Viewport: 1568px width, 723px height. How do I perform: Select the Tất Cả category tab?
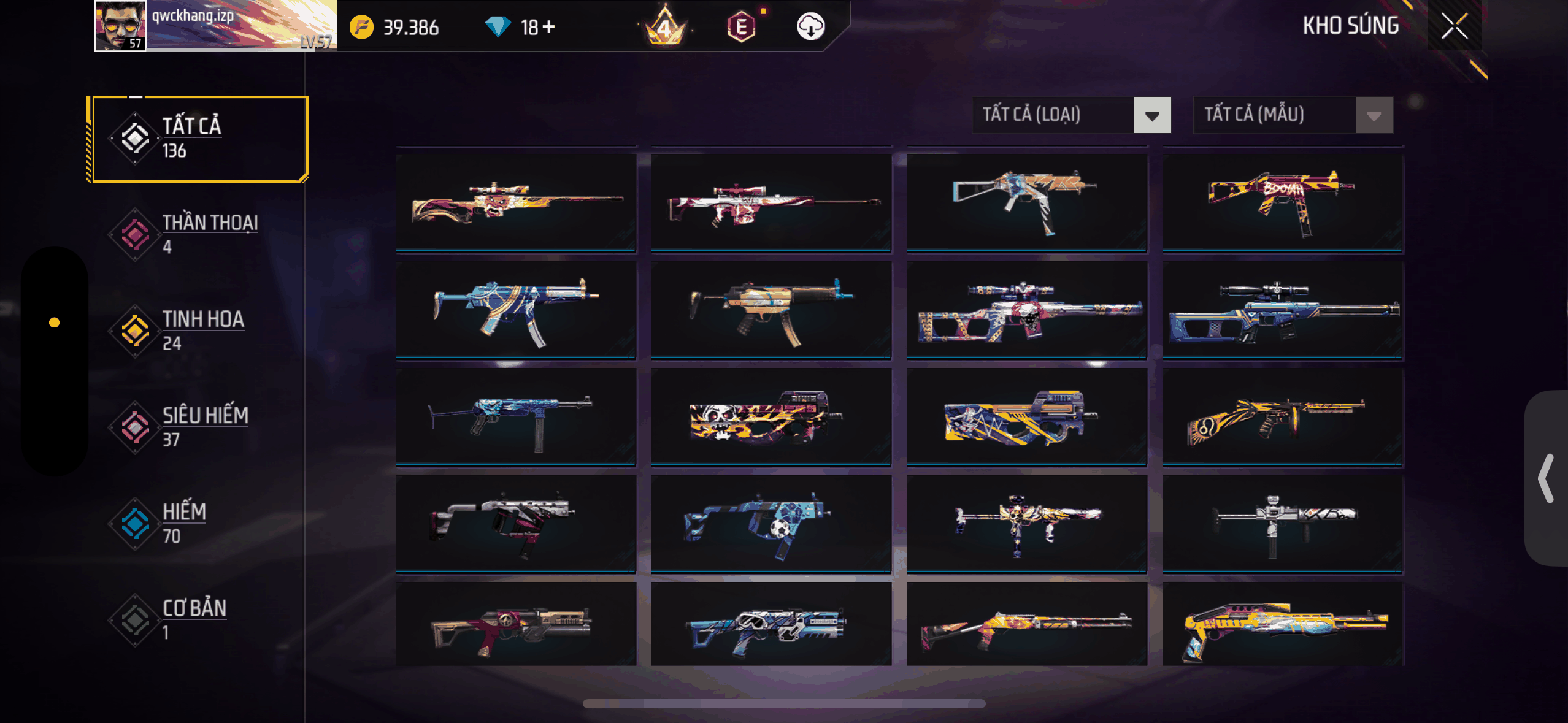click(x=198, y=139)
